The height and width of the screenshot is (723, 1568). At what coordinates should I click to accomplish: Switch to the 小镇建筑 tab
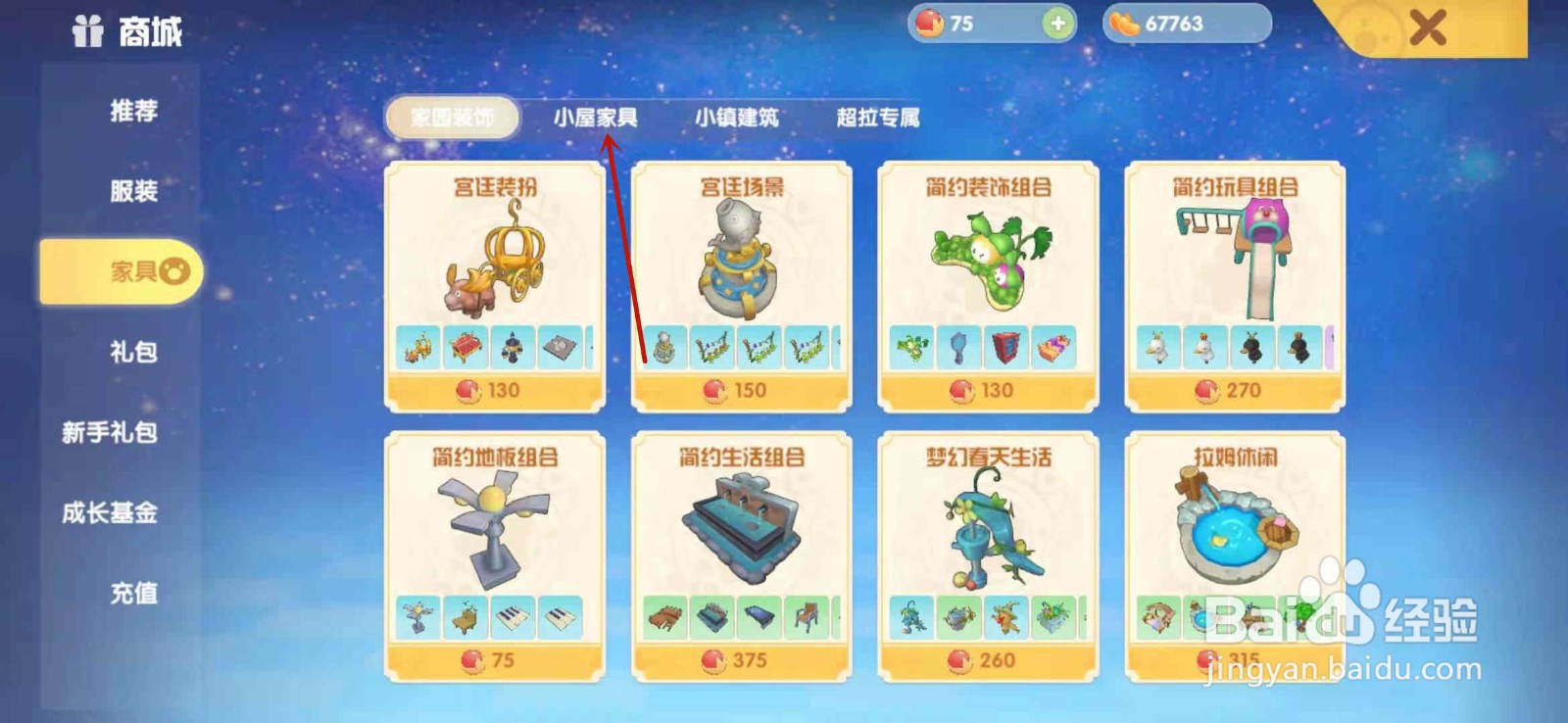737,116
